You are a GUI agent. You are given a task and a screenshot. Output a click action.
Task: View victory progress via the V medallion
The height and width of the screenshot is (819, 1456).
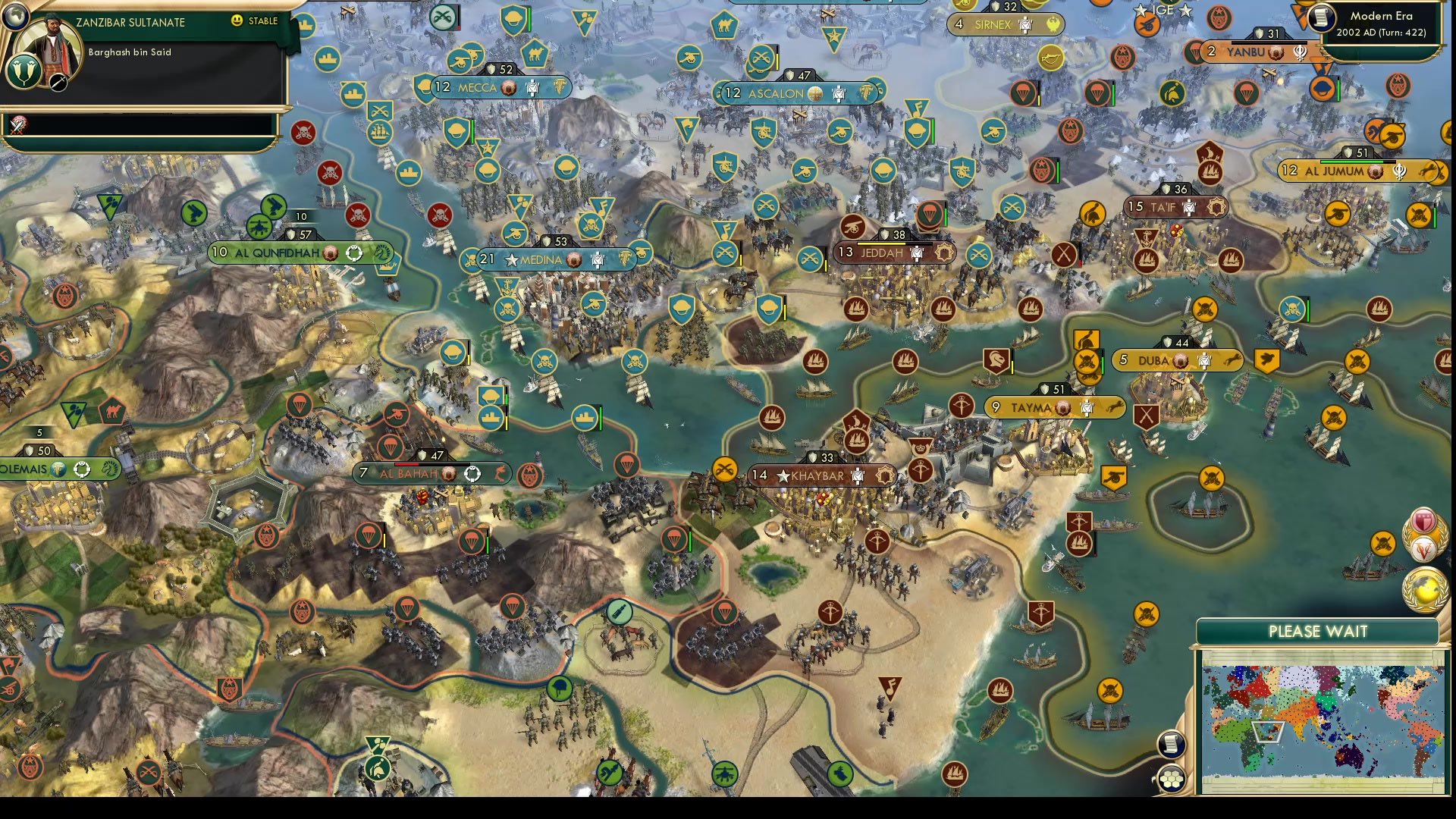(1424, 548)
